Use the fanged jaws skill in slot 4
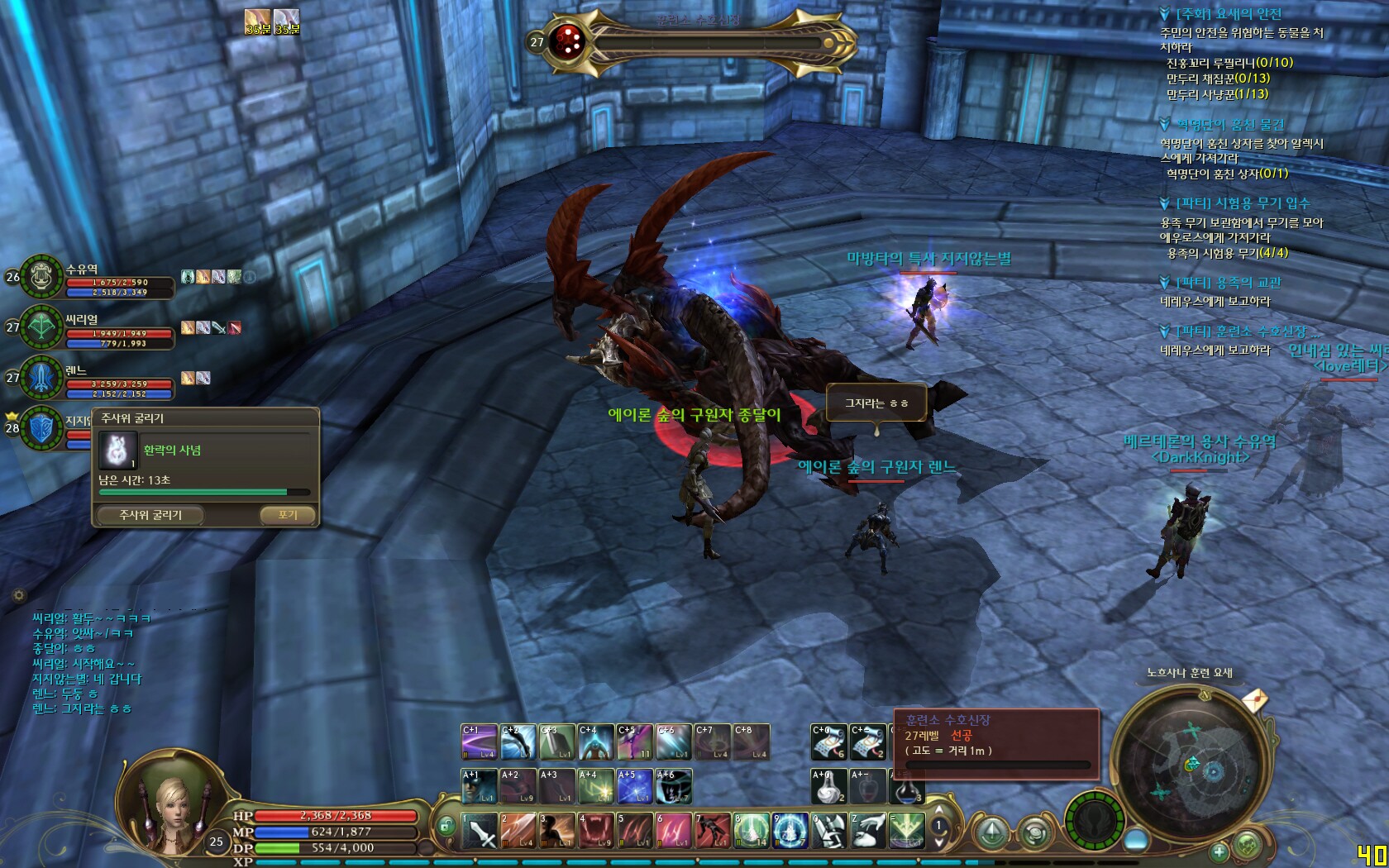The width and height of the screenshot is (1389, 868). point(596,830)
